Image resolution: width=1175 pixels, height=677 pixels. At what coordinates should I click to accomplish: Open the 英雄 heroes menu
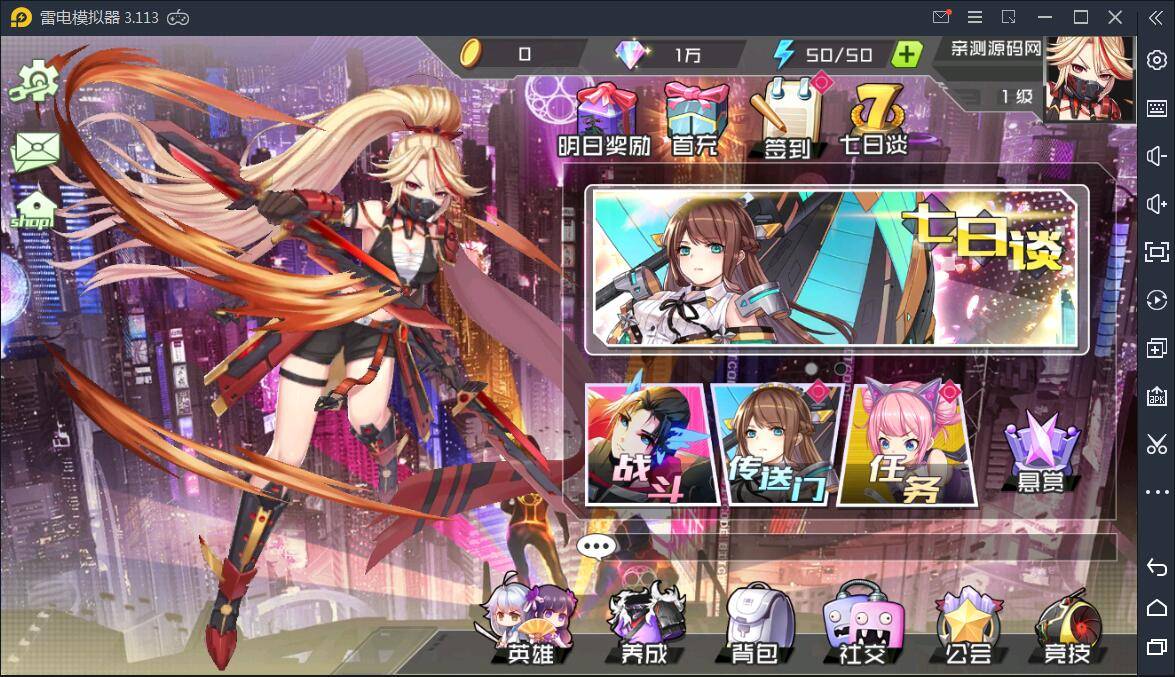click(x=529, y=625)
